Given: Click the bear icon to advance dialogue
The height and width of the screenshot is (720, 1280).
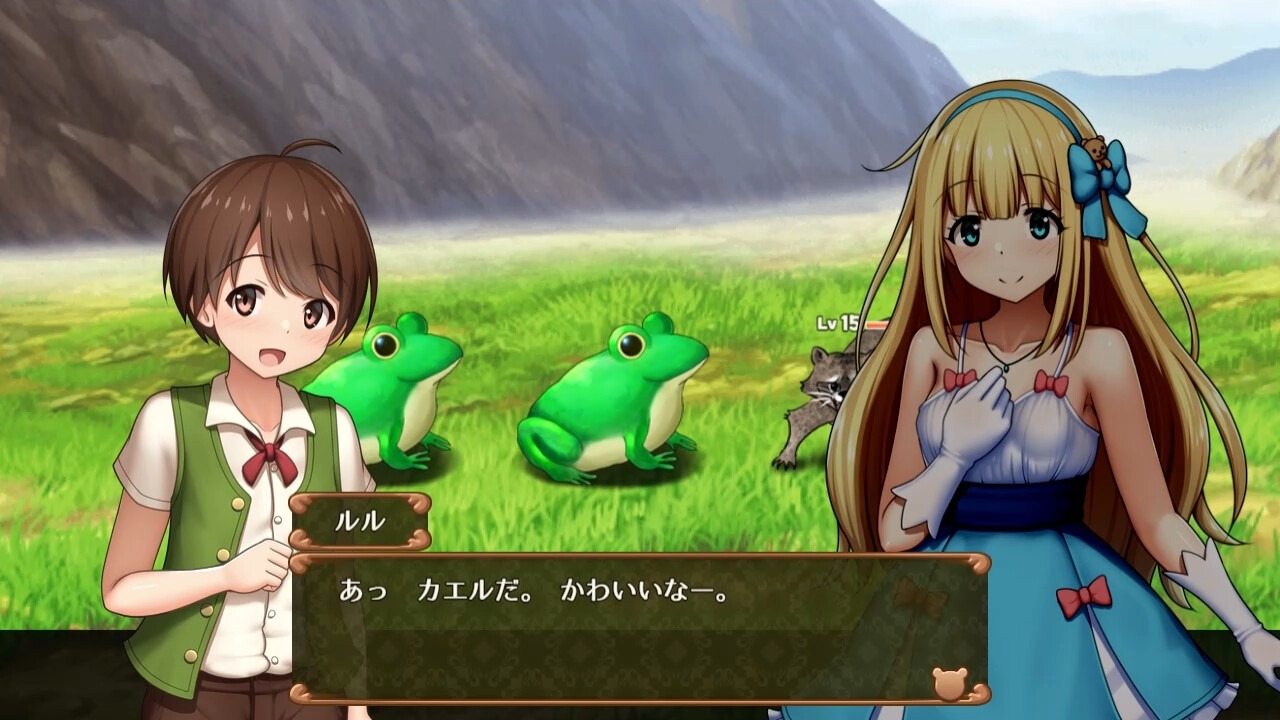Looking at the screenshot, I should 949,682.
